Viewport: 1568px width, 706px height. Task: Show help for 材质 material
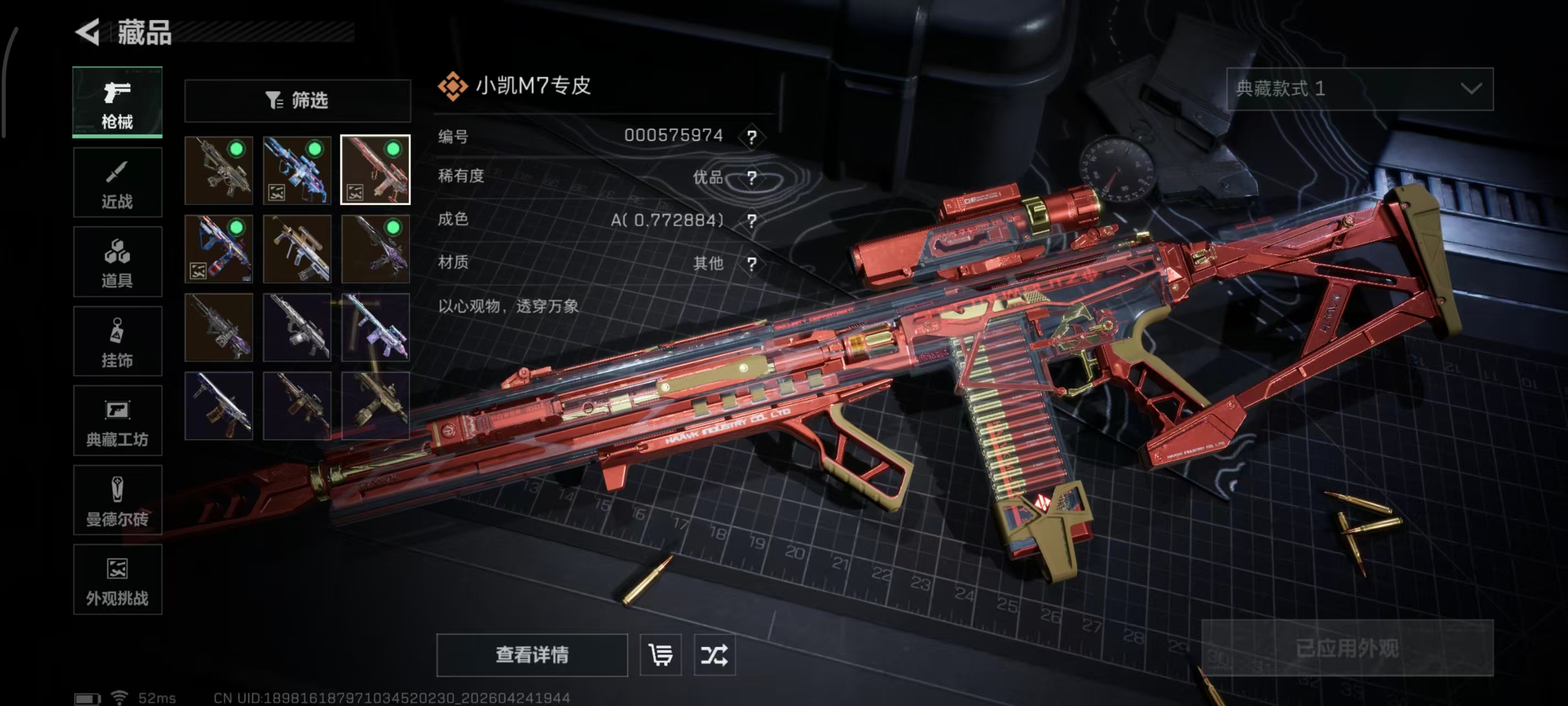point(751,264)
